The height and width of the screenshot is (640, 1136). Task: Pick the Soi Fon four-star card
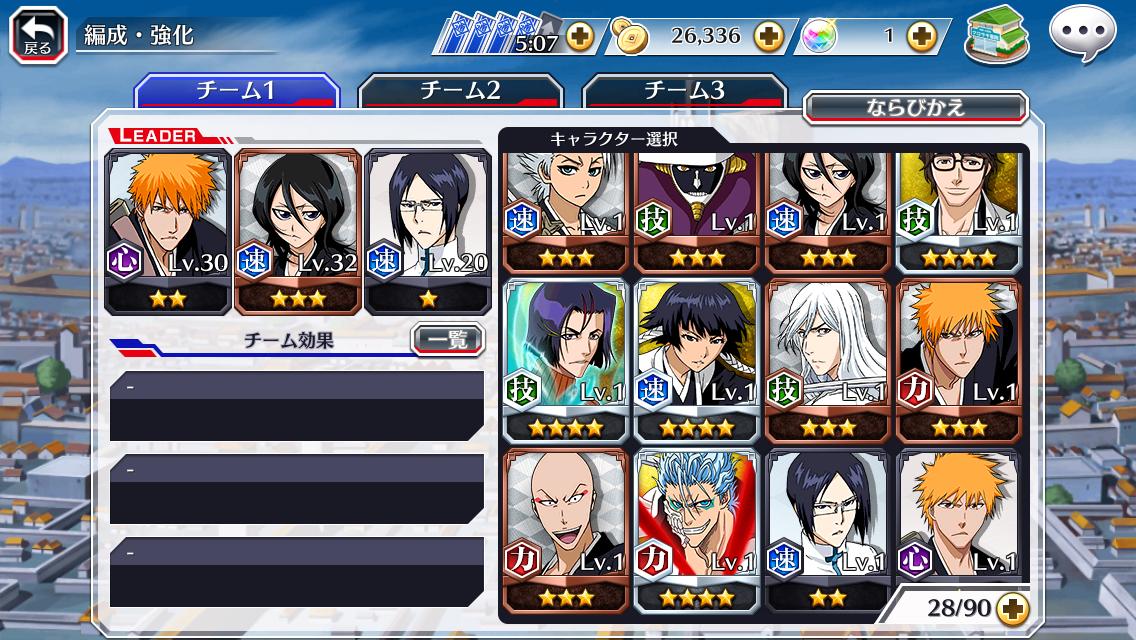[697, 360]
